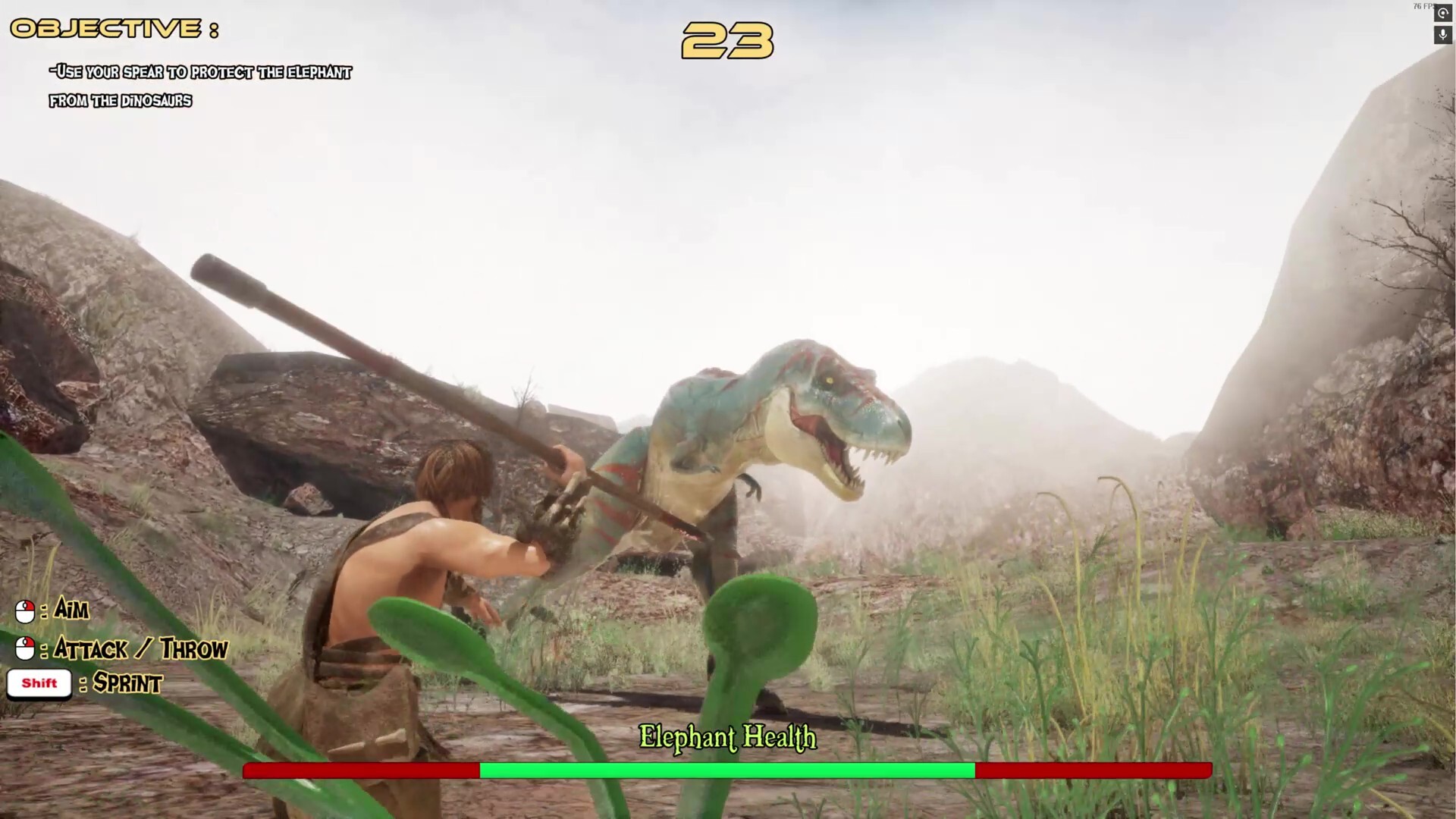
Task: Click the red-and-white mouse icon beside Sprint hint
Action: click(x=24, y=649)
